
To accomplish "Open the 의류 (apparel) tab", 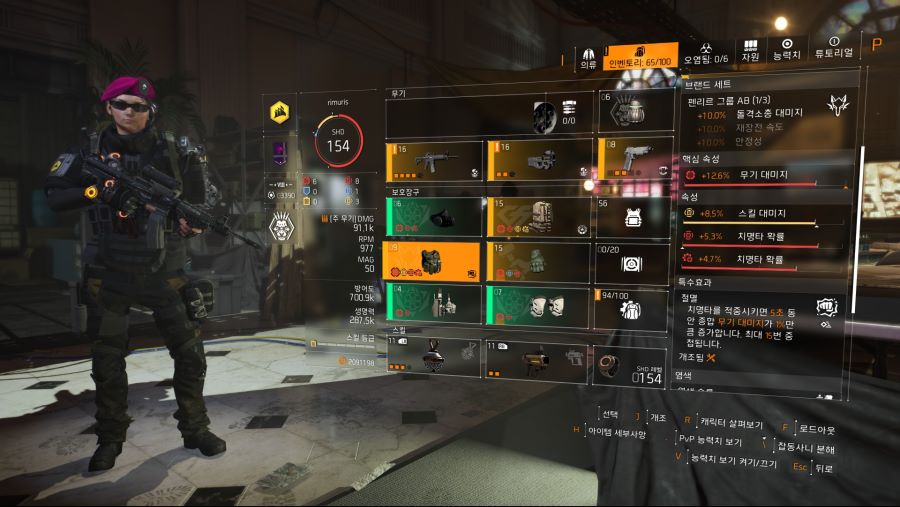I will [589, 56].
